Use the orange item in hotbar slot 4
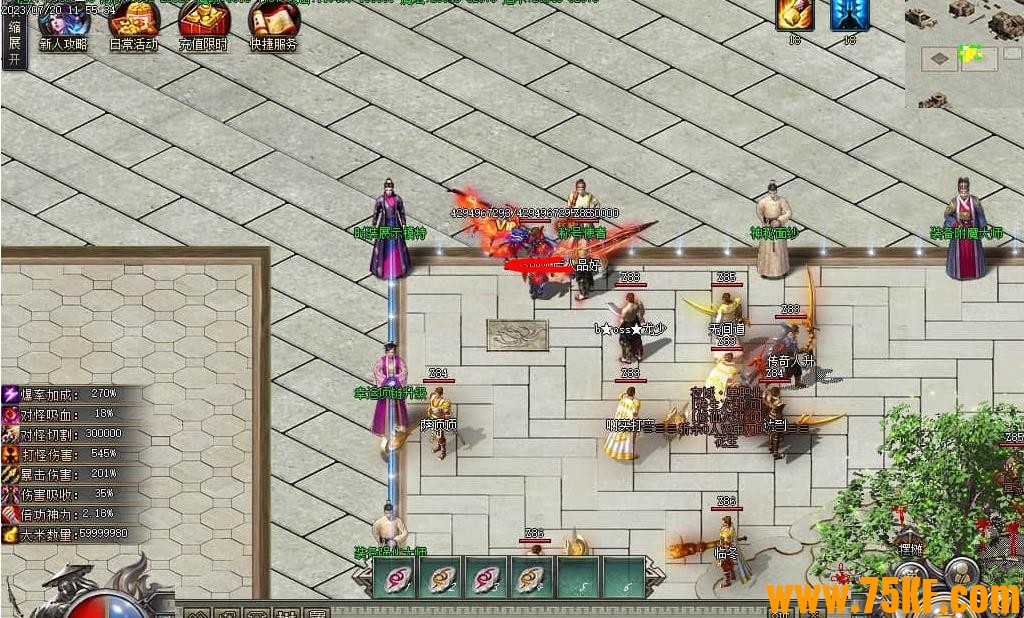Screen dimensions: 1024x618 pos(530,578)
